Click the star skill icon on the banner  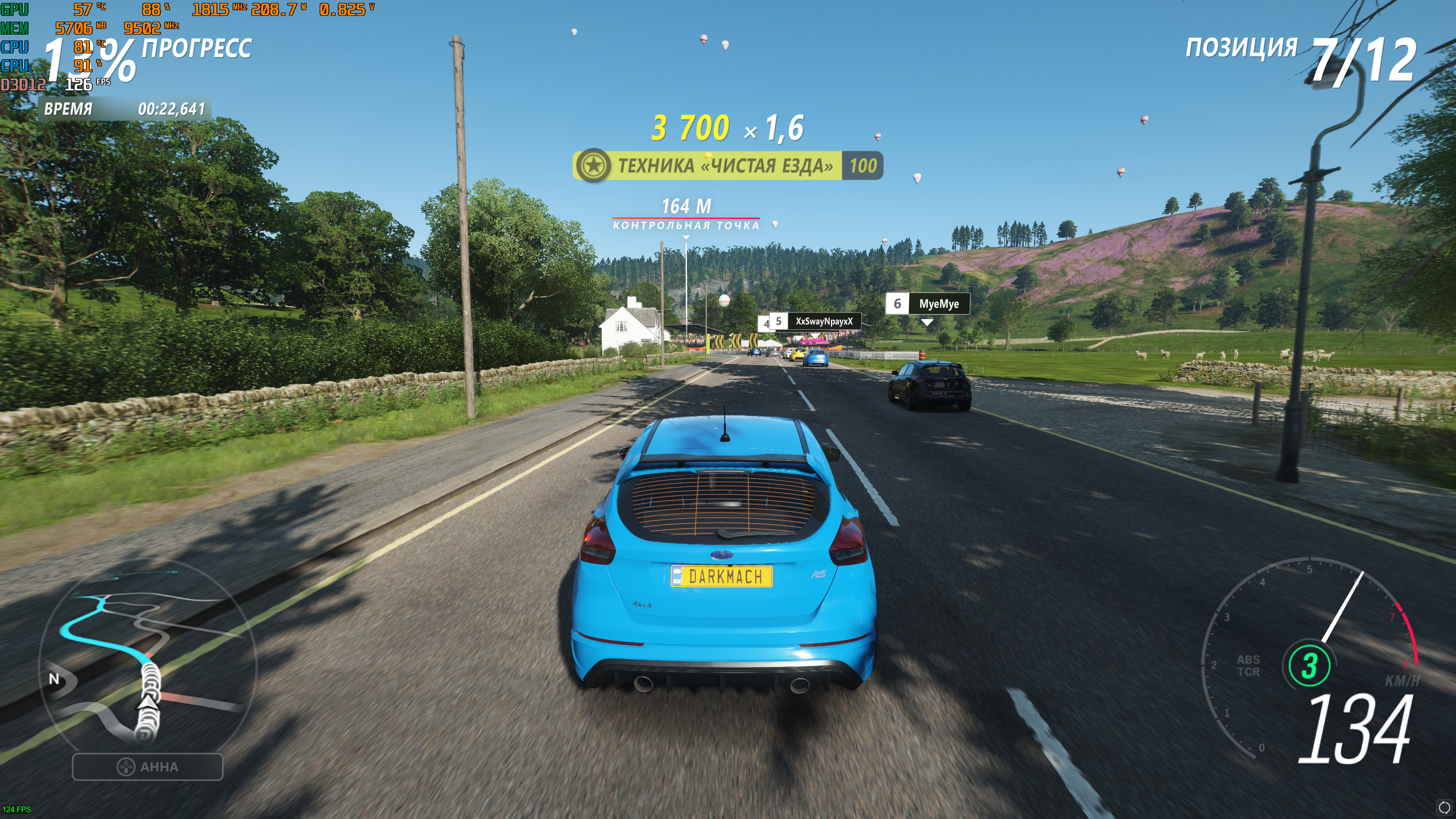[593, 166]
